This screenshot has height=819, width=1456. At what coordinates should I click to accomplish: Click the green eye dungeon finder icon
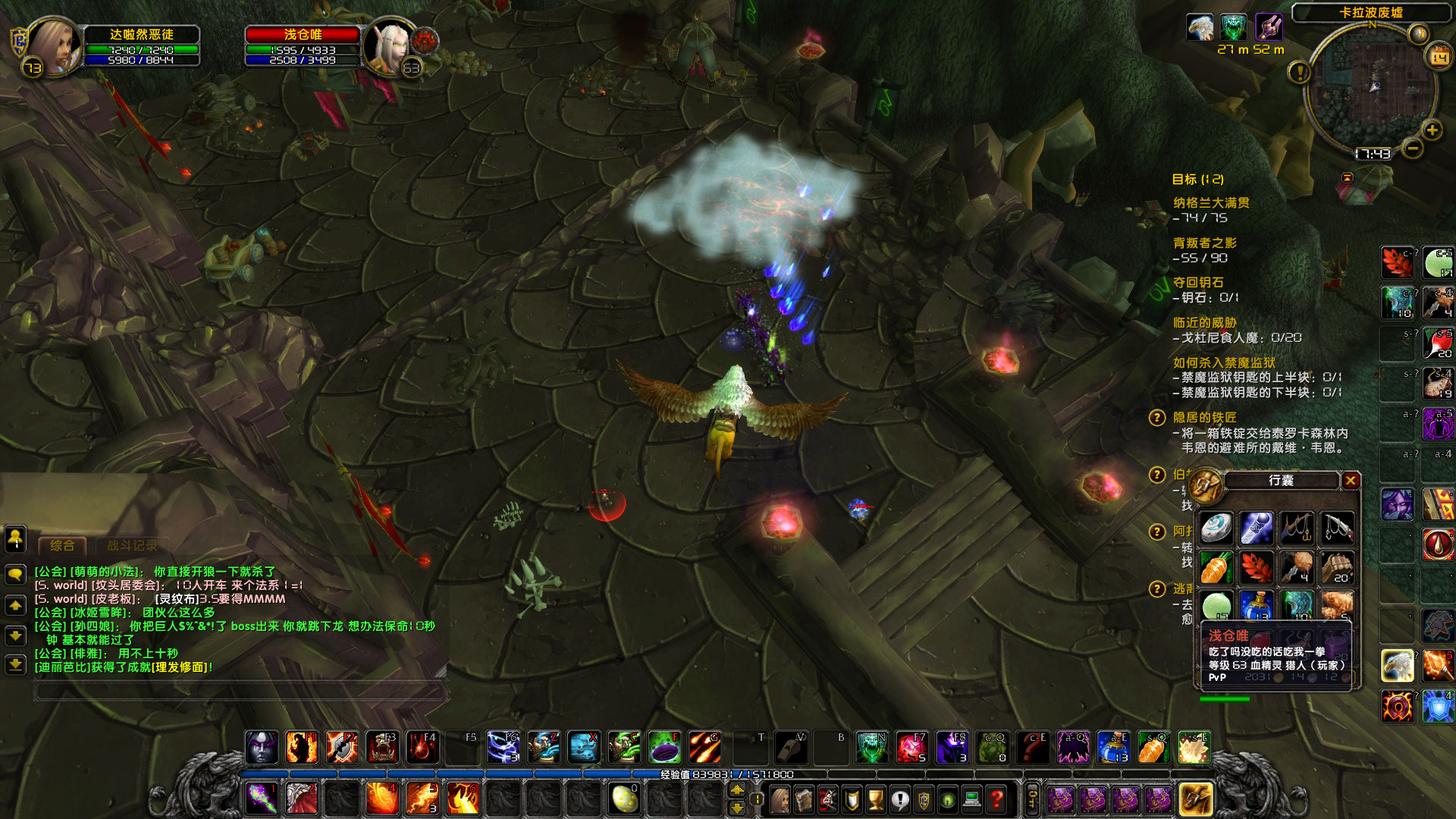pos(948,799)
